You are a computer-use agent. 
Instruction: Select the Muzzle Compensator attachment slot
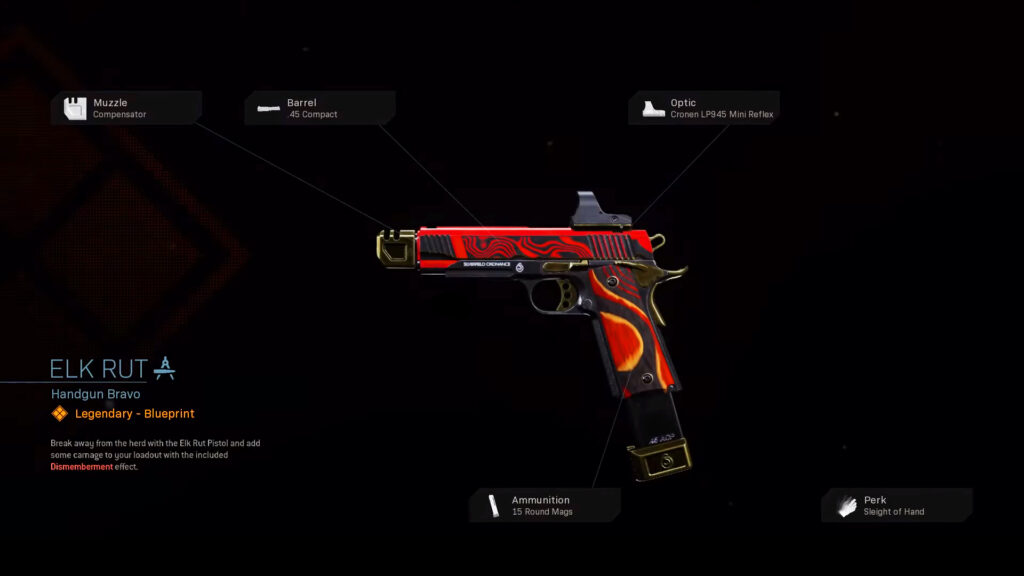pos(126,108)
